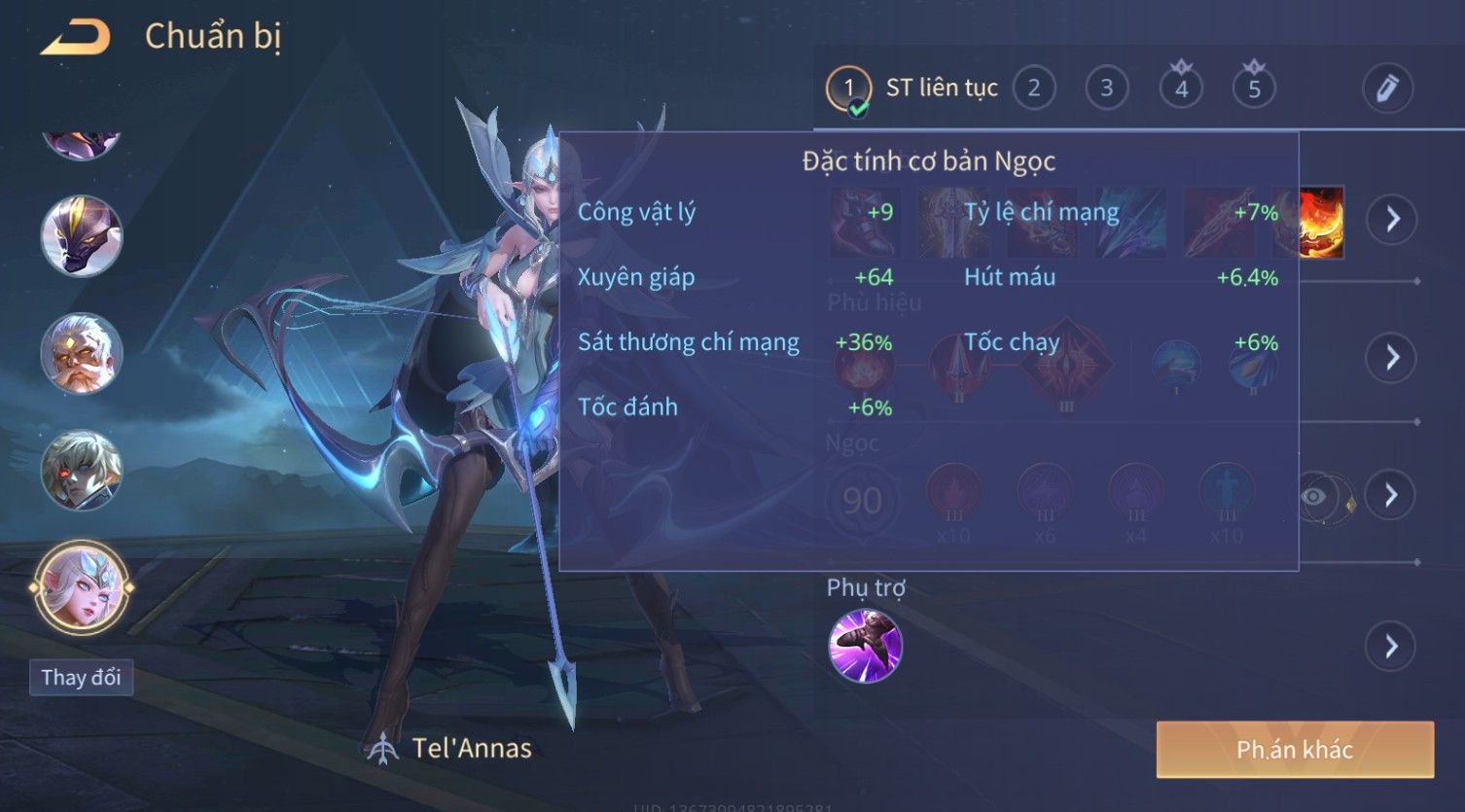This screenshot has height=812, width=1465.
Task: Open the Phản khắc counter button
Action: coord(1294,750)
